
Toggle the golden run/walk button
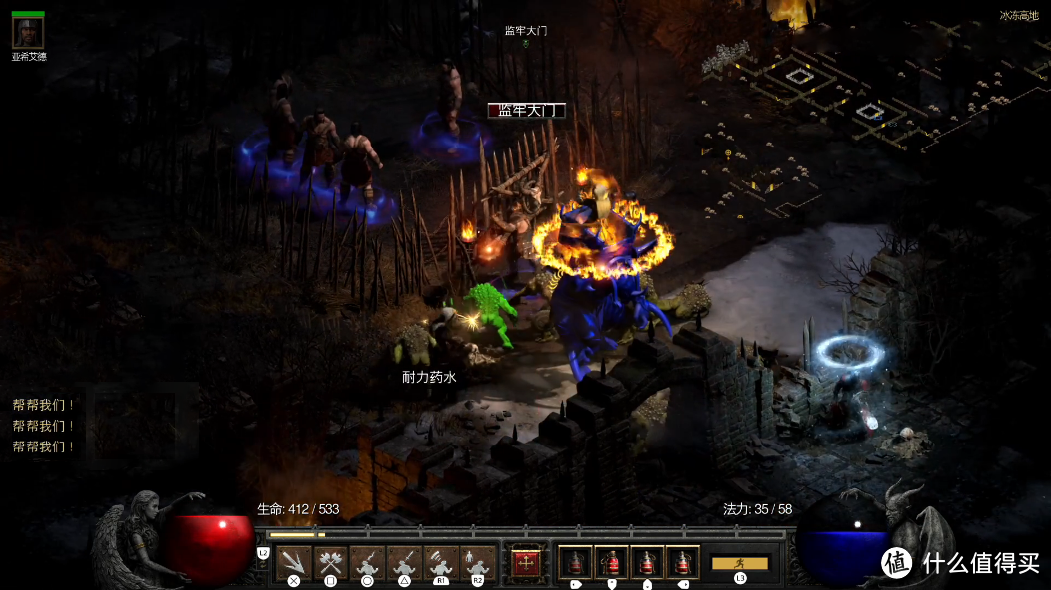click(x=739, y=563)
